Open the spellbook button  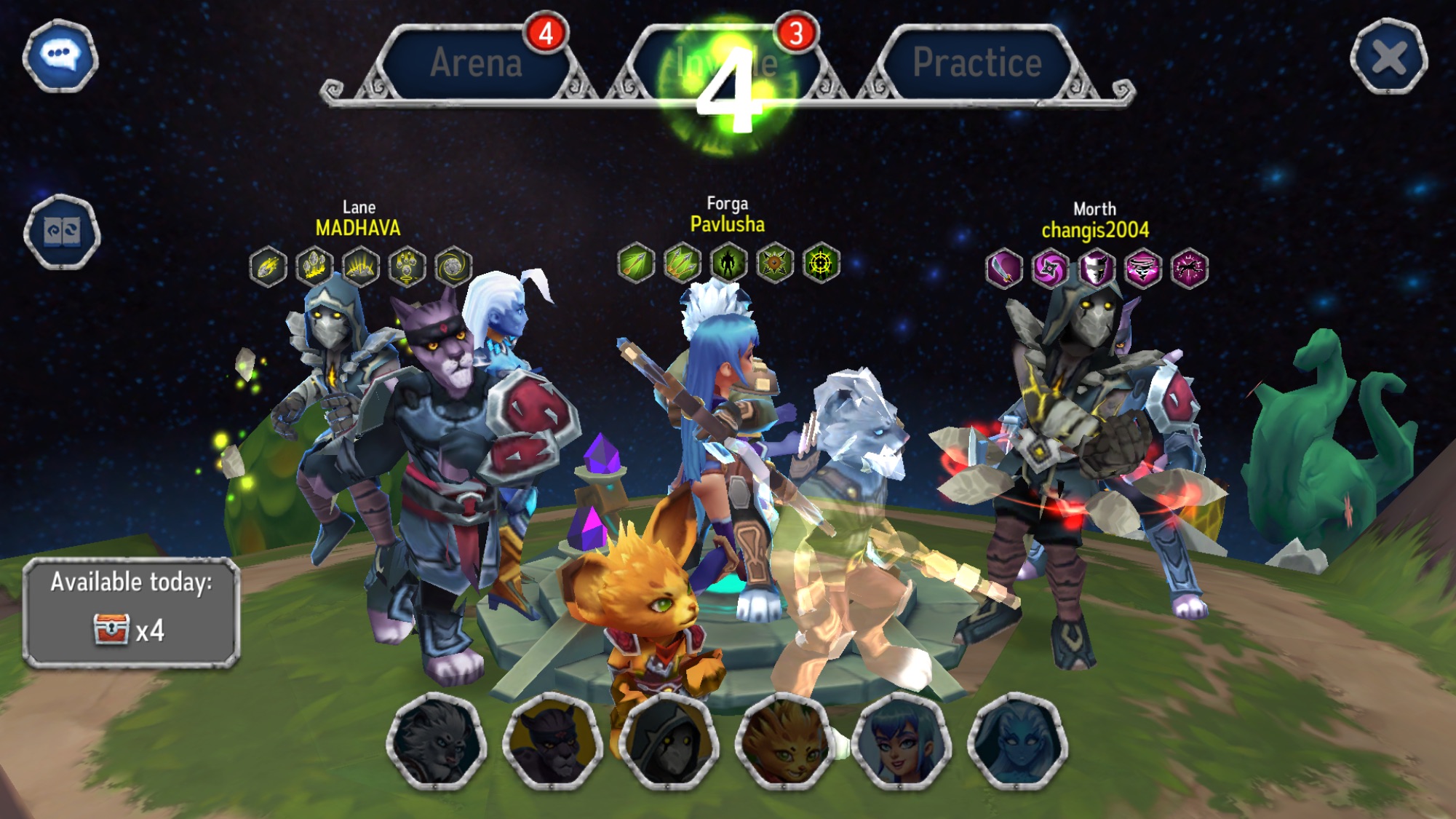click(62, 232)
